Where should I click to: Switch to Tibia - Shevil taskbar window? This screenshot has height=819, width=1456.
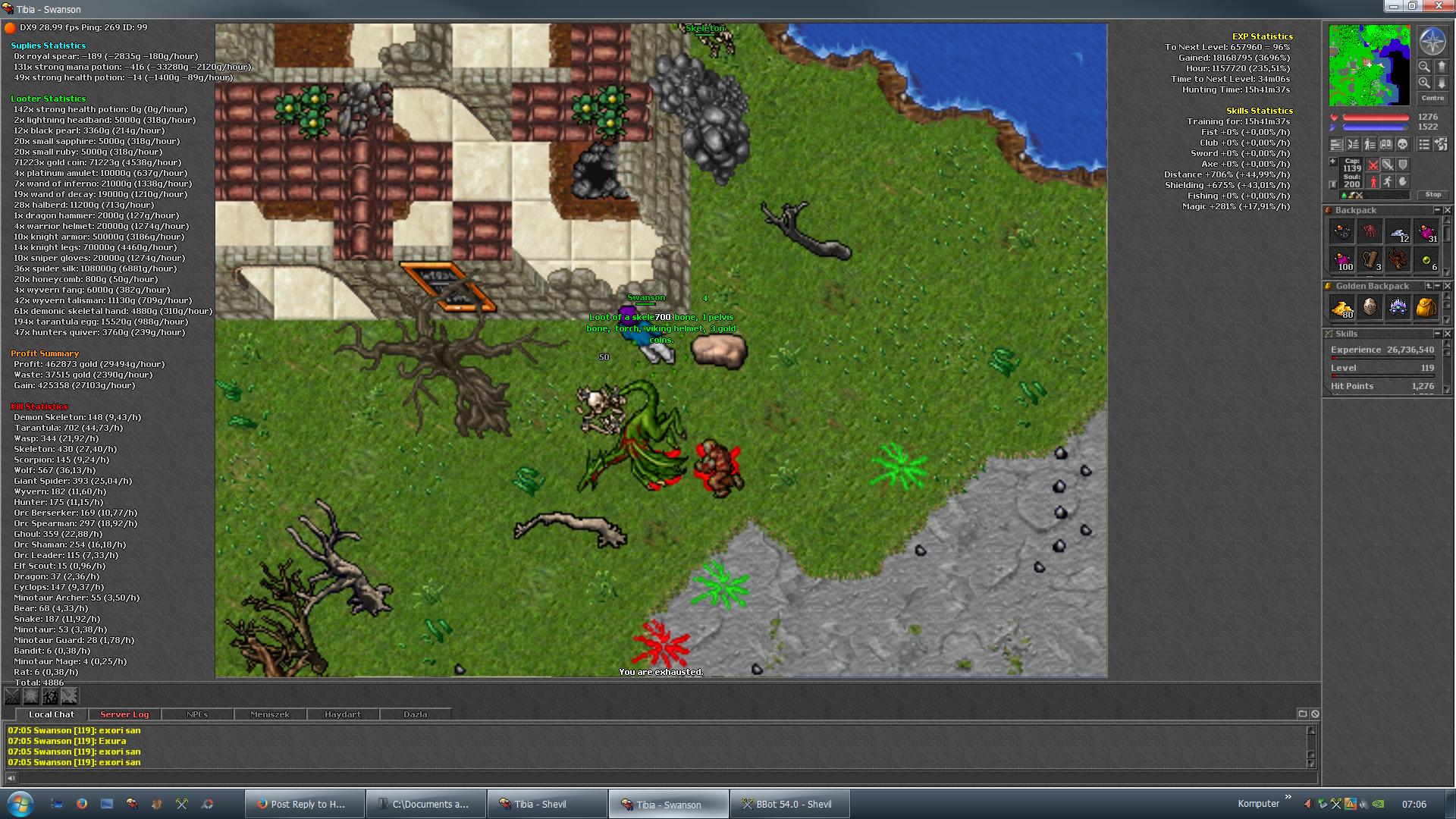coord(546,804)
